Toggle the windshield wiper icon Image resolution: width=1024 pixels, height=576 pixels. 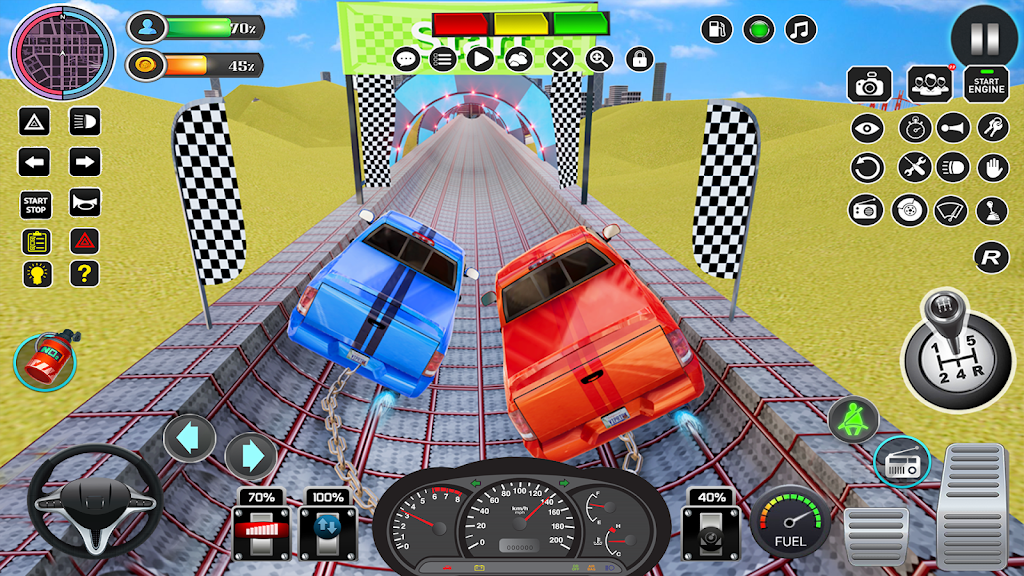pyautogui.click(x=951, y=211)
